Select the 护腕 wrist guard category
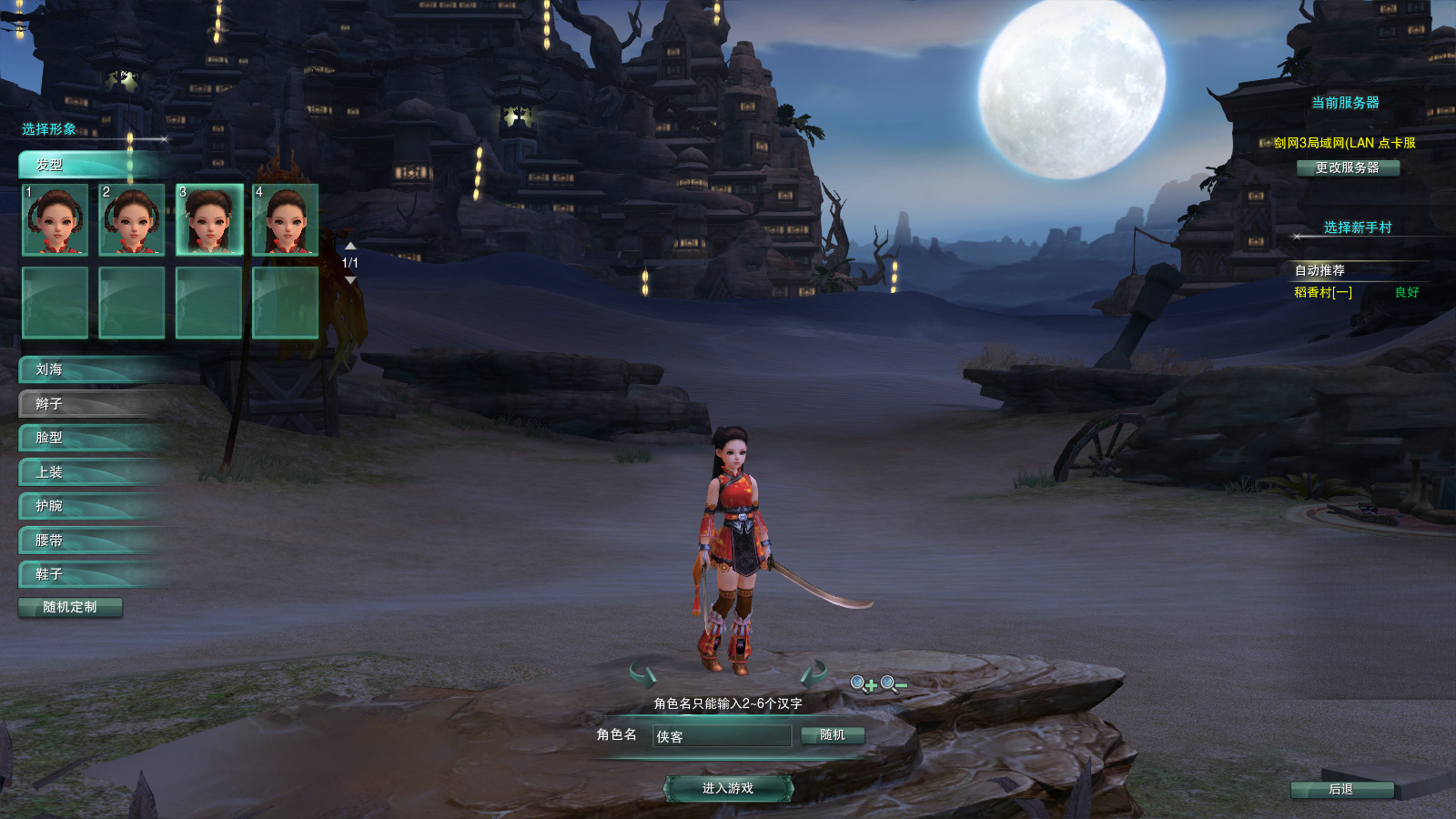Image resolution: width=1456 pixels, height=819 pixels. click(x=91, y=506)
